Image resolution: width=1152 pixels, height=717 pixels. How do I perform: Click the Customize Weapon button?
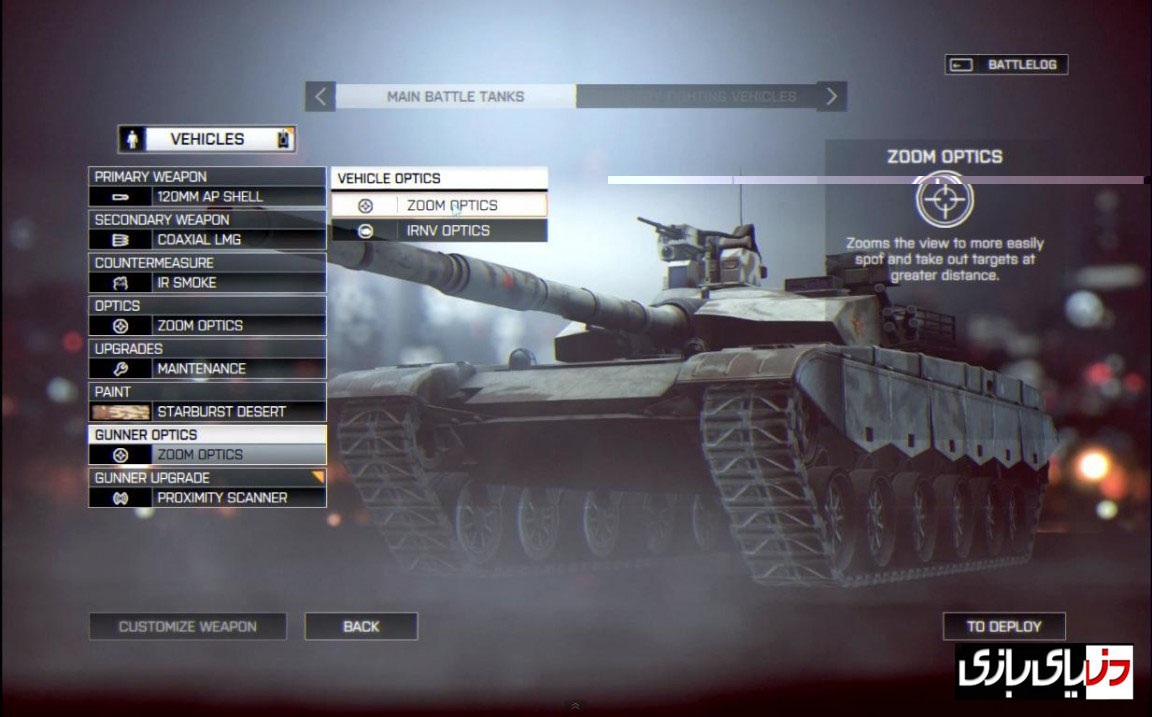click(x=188, y=627)
